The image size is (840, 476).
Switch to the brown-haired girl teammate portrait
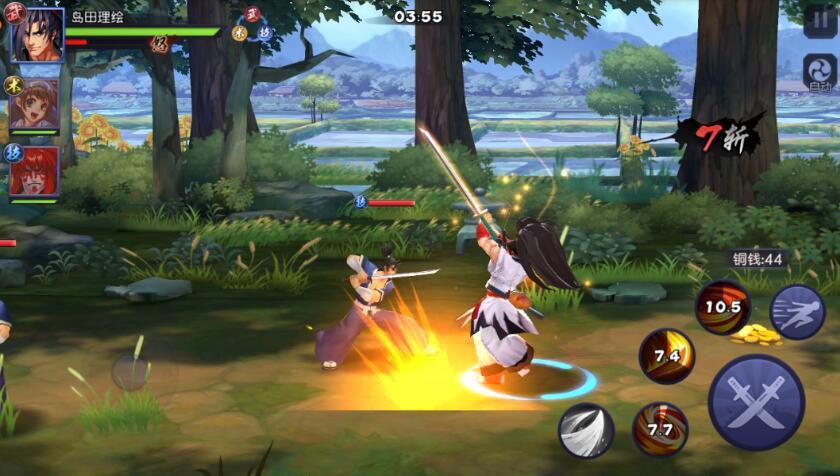coord(35,102)
